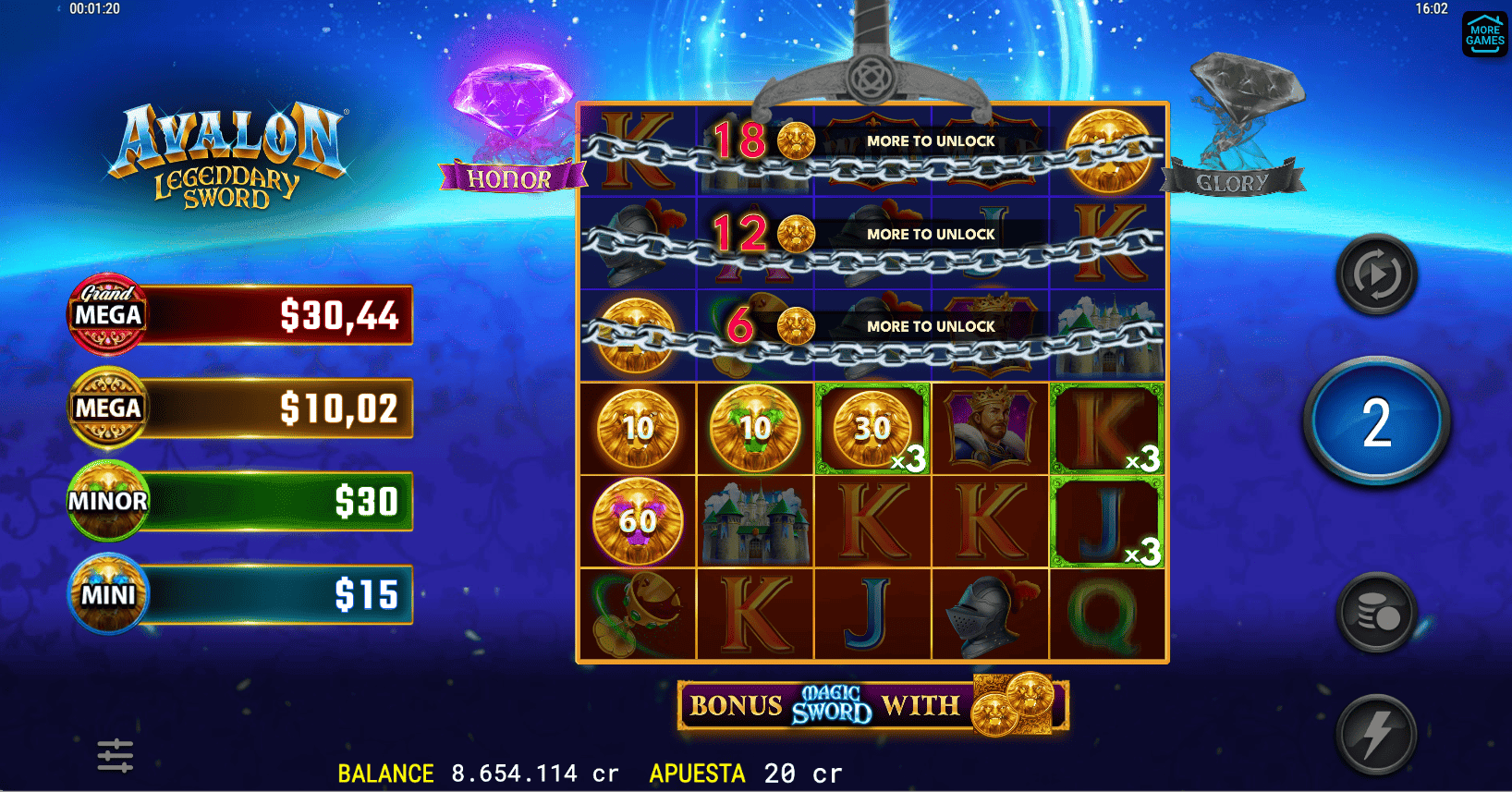The height and width of the screenshot is (792, 1512).
Task: Toggle the lightning bolt turbo mode
Action: [x=1376, y=735]
